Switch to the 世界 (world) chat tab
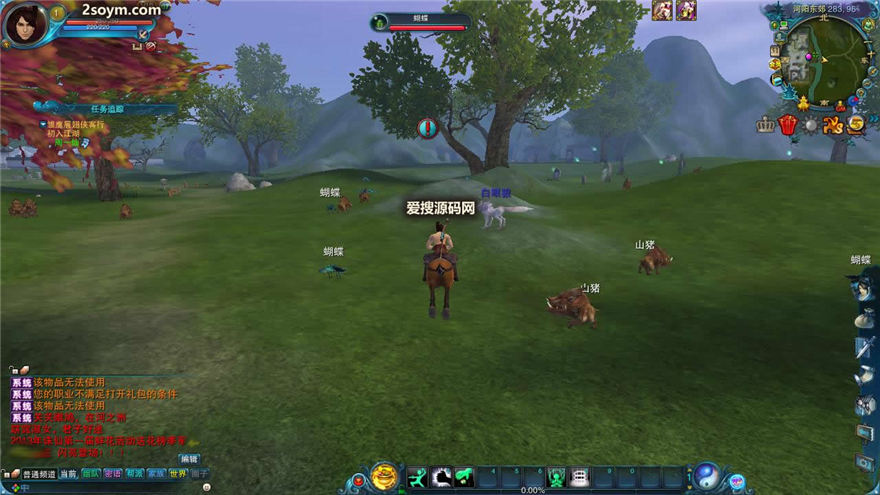Viewport: 880px width, 495px height. [x=178, y=473]
